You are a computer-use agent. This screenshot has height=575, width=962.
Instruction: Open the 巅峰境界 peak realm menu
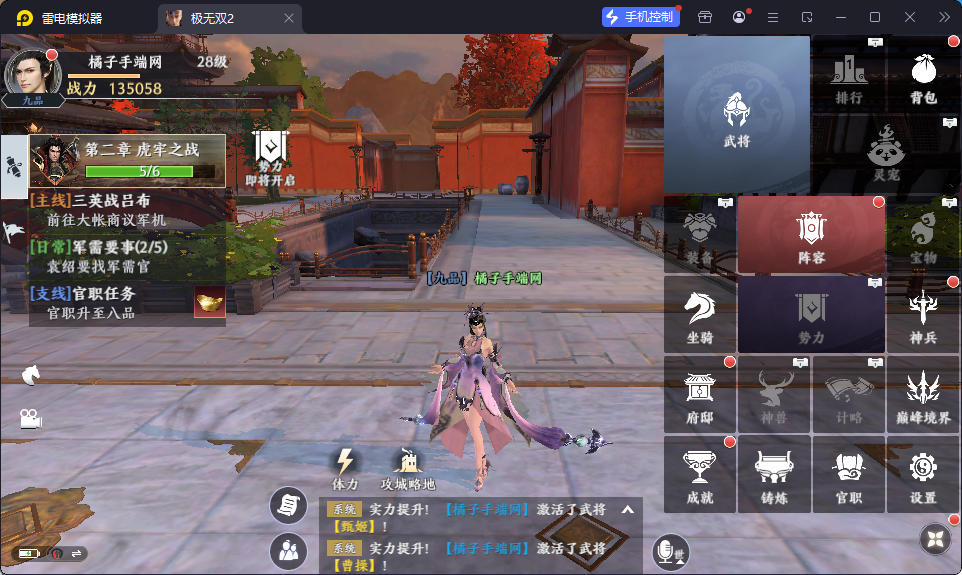click(x=923, y=394)
